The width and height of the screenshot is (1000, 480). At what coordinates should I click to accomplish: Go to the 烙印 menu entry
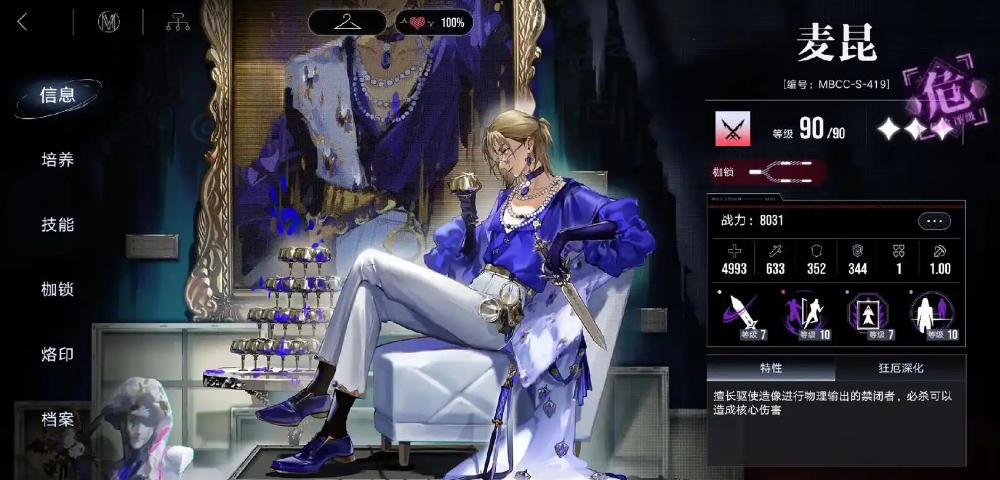pyautogui.click(x=57, y=355)
